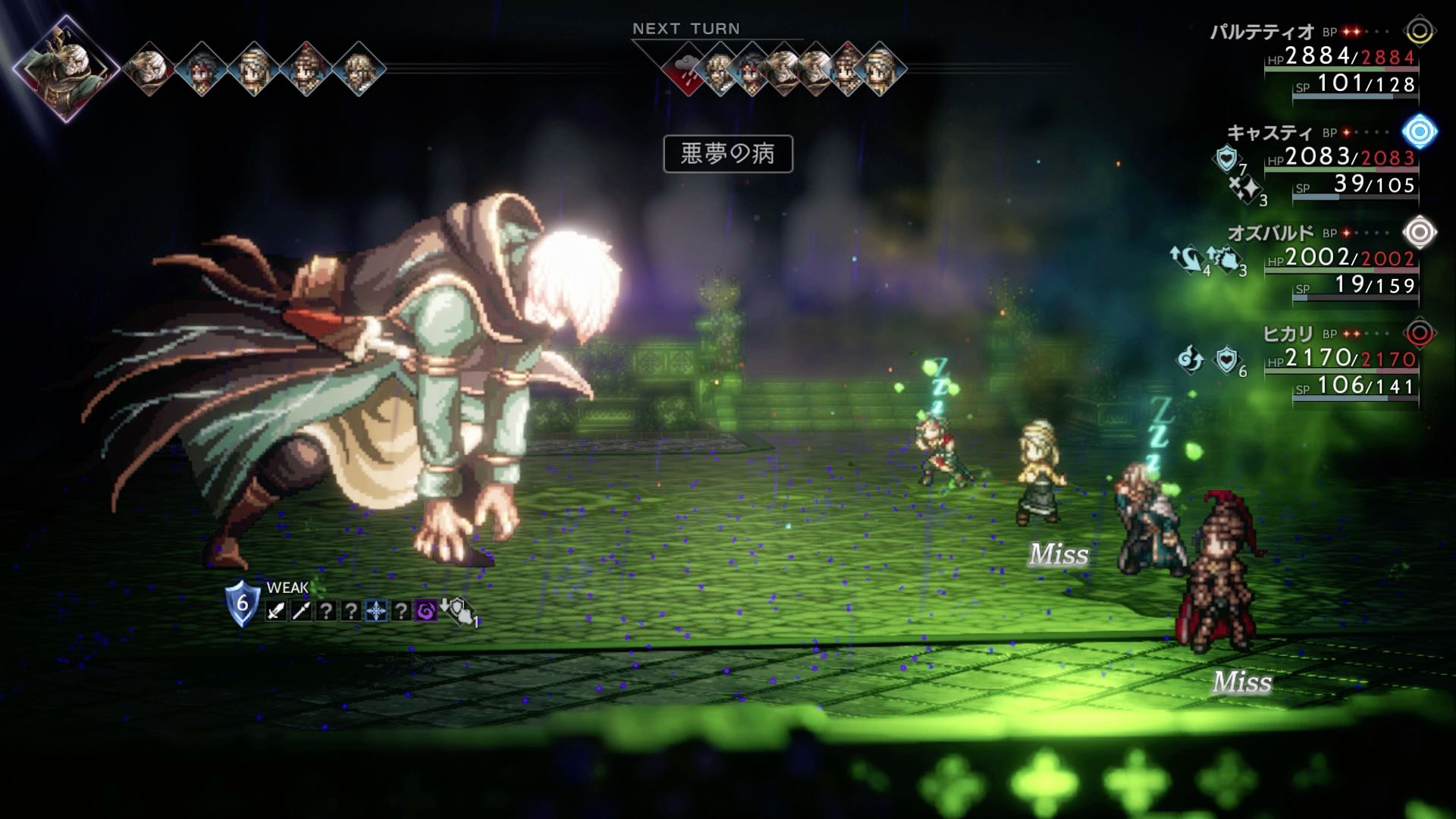Image resolution: width=1456 pixels, height=819 pixels.
Task: Inspect ヒカリ's heart shield buff icon
Action: click(1225, 359)
